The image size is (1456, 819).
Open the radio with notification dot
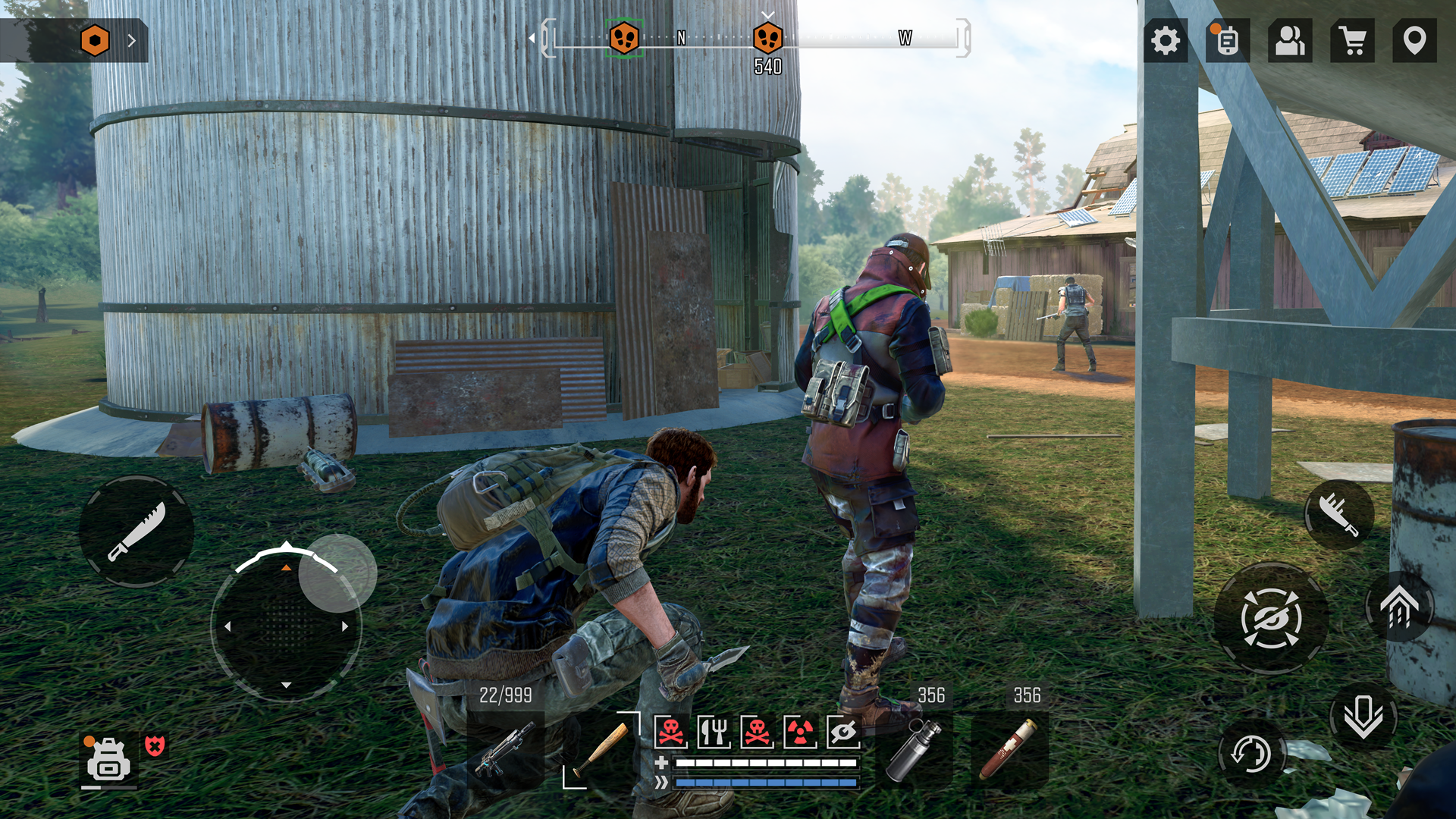(x=1225, y=41)
